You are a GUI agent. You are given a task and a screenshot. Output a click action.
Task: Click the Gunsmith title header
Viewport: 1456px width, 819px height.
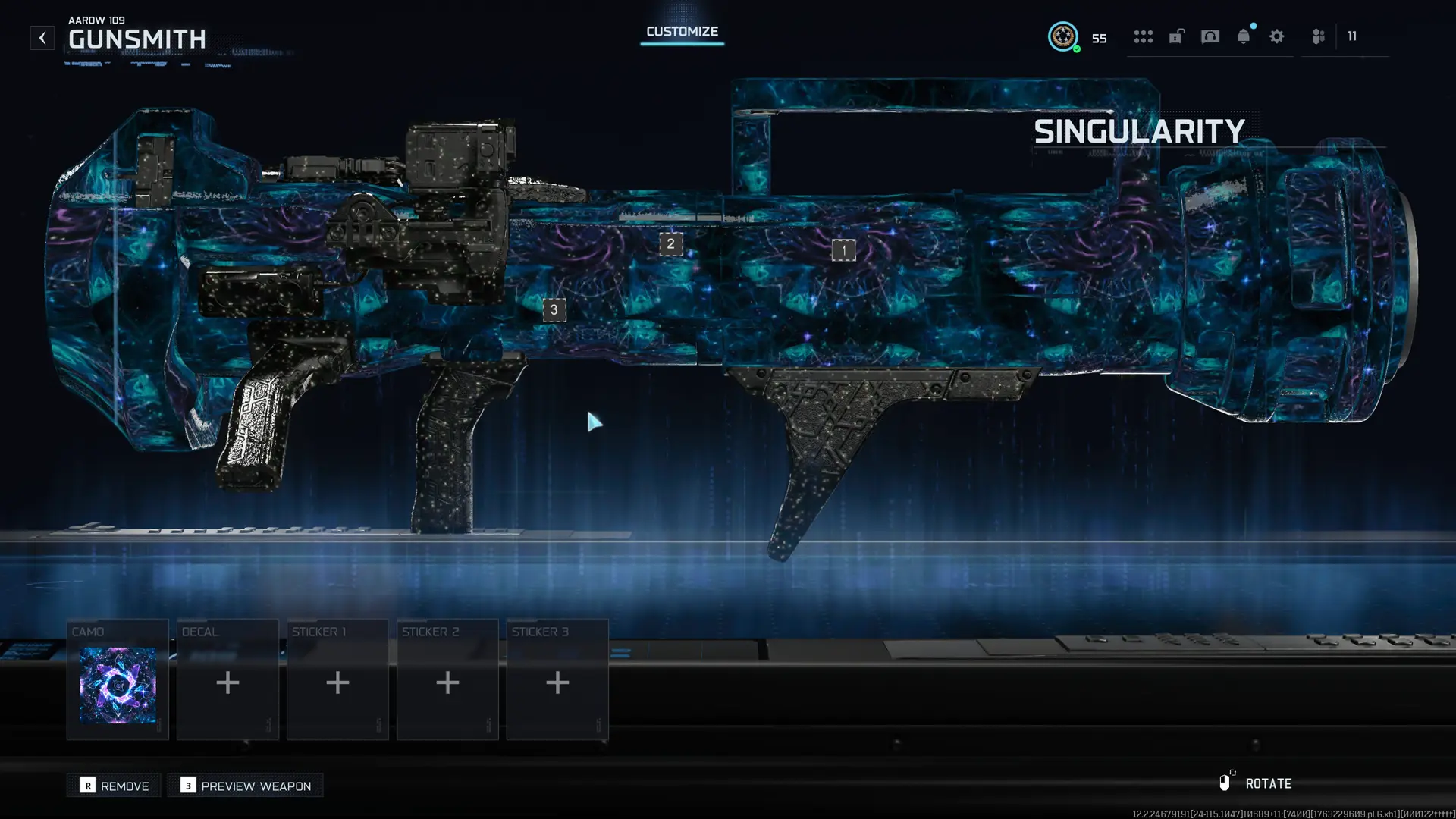[138, 39]
